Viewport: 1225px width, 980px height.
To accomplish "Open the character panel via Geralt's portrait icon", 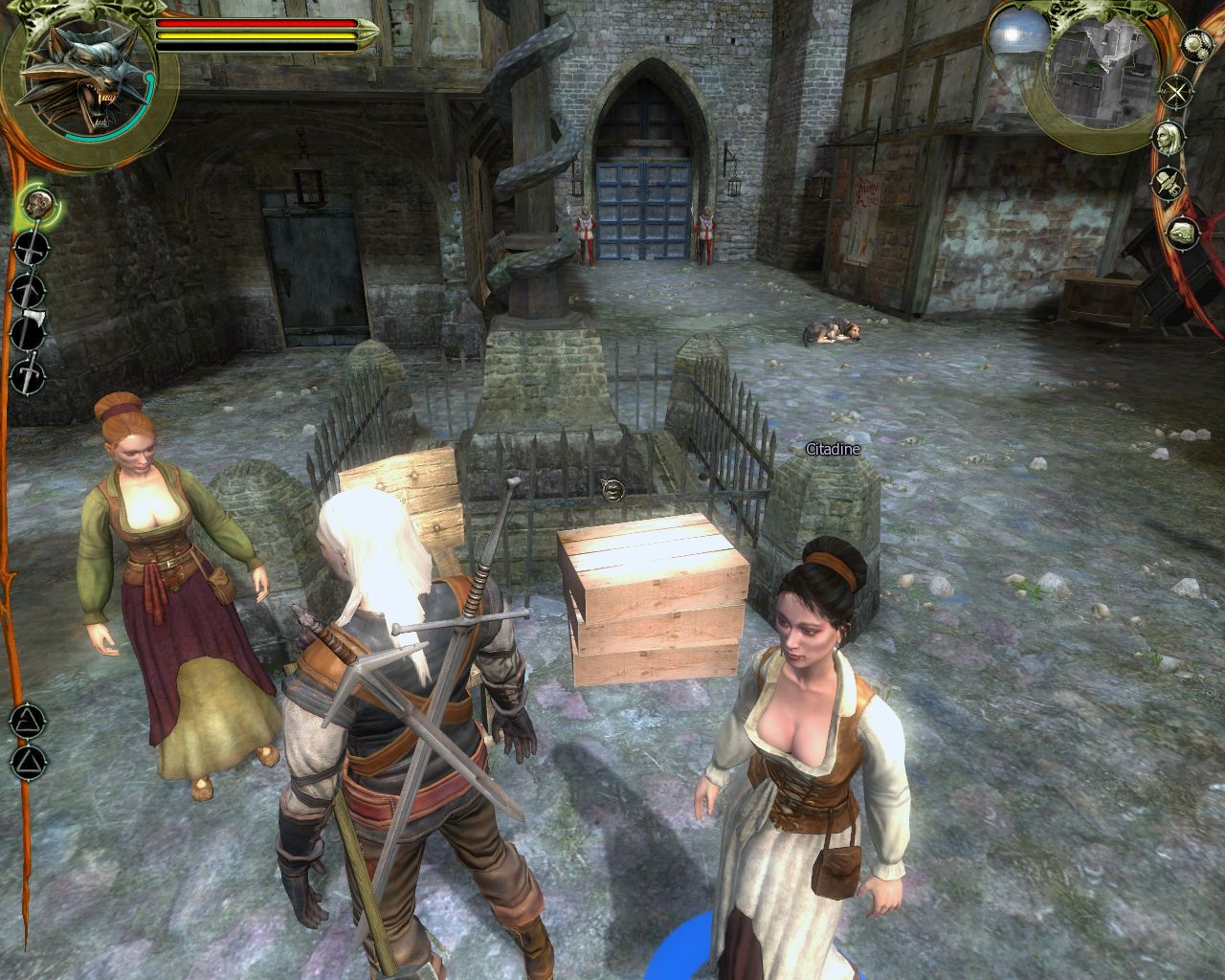I will pyautogui.click(x=1168, y=137).
